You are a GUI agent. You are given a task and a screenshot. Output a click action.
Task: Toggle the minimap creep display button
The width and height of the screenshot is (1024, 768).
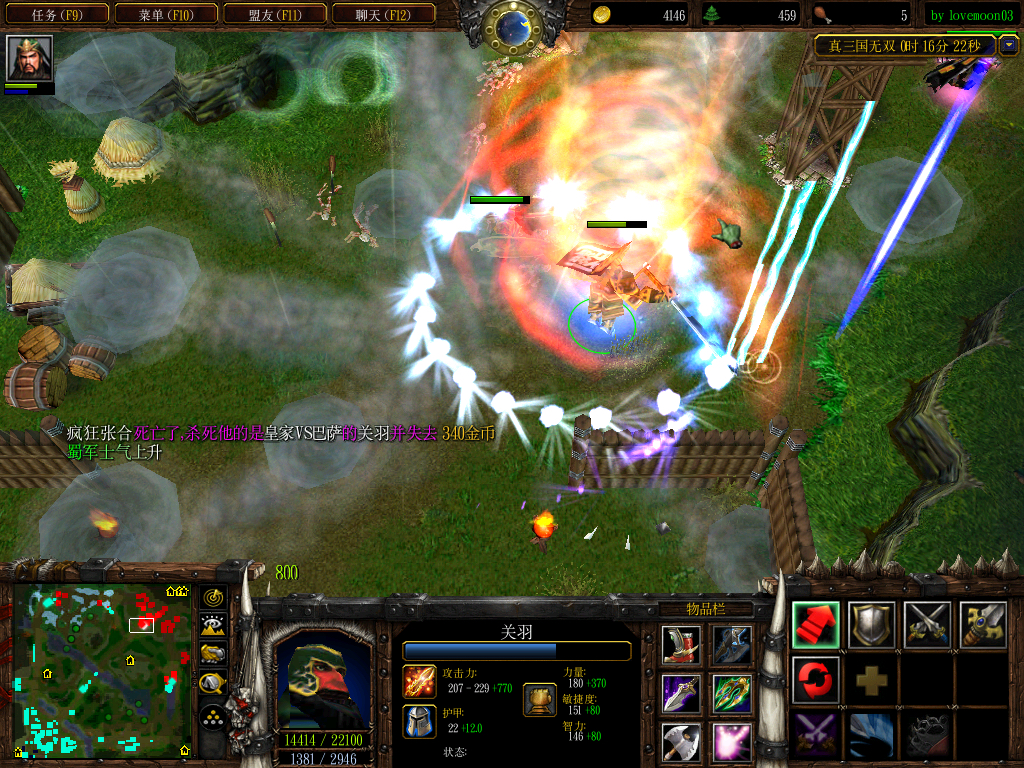pyautogui.click(x=212, y=684)
